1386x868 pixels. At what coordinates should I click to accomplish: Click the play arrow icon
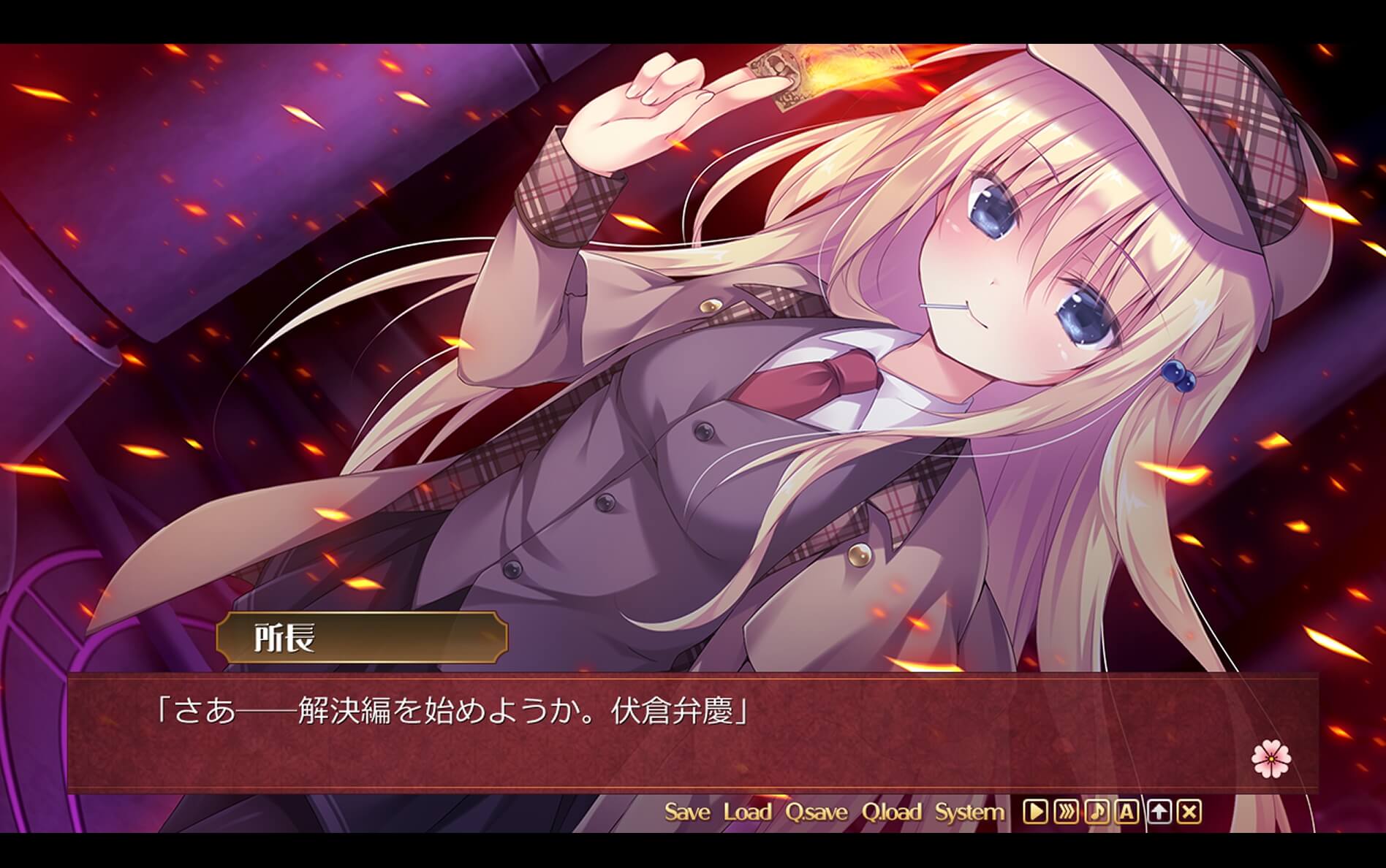click(x=1036, y=811)
